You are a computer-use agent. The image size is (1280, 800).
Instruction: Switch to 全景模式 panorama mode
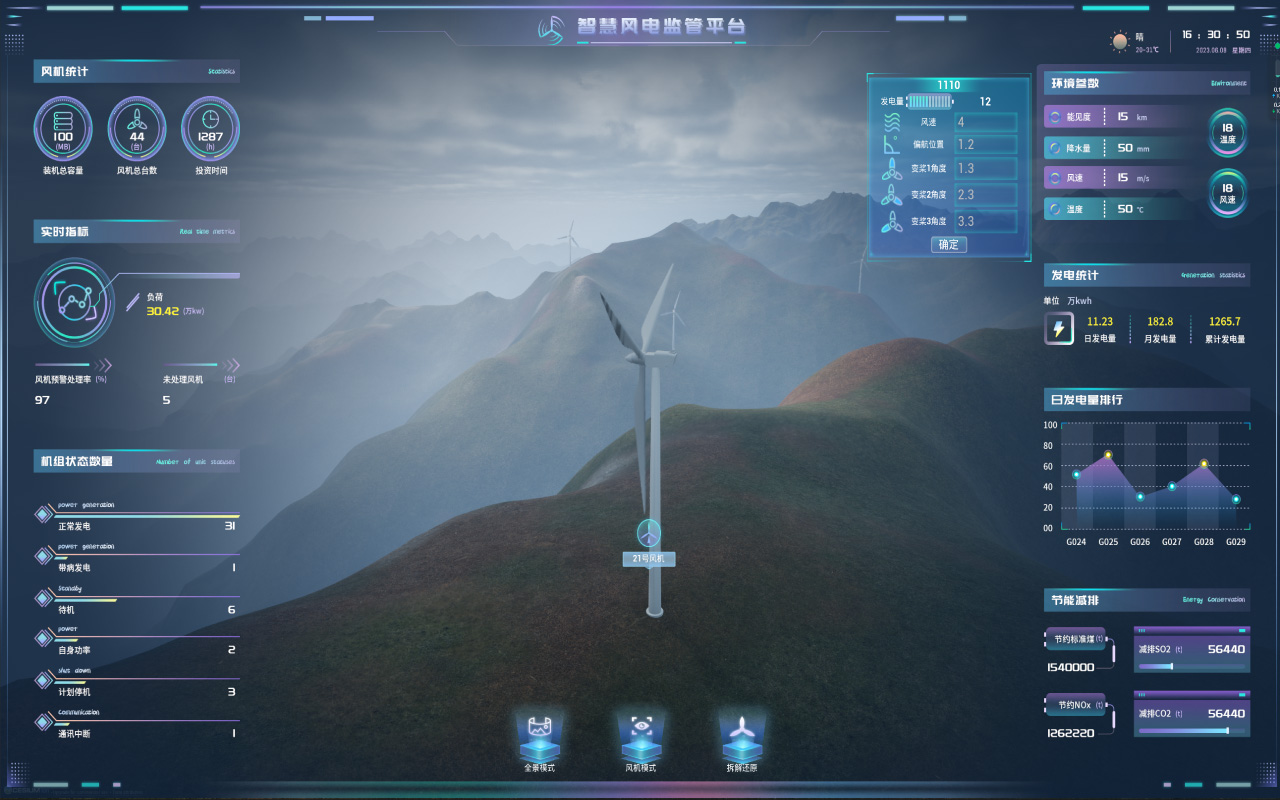click(x=539, y=742)
